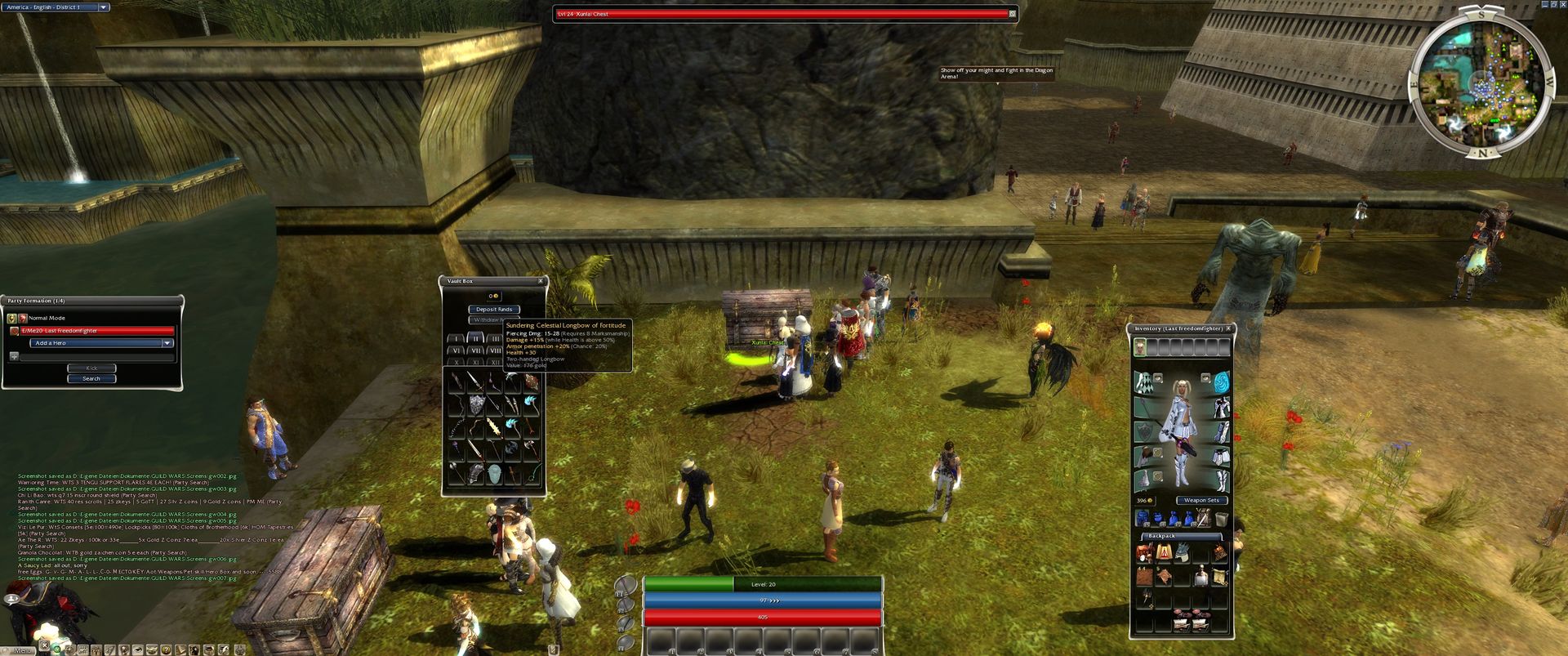Open the Weapon Sets panel
Image resolution: width=1568 pixels, height=656 pixels.
(1201, 500)
